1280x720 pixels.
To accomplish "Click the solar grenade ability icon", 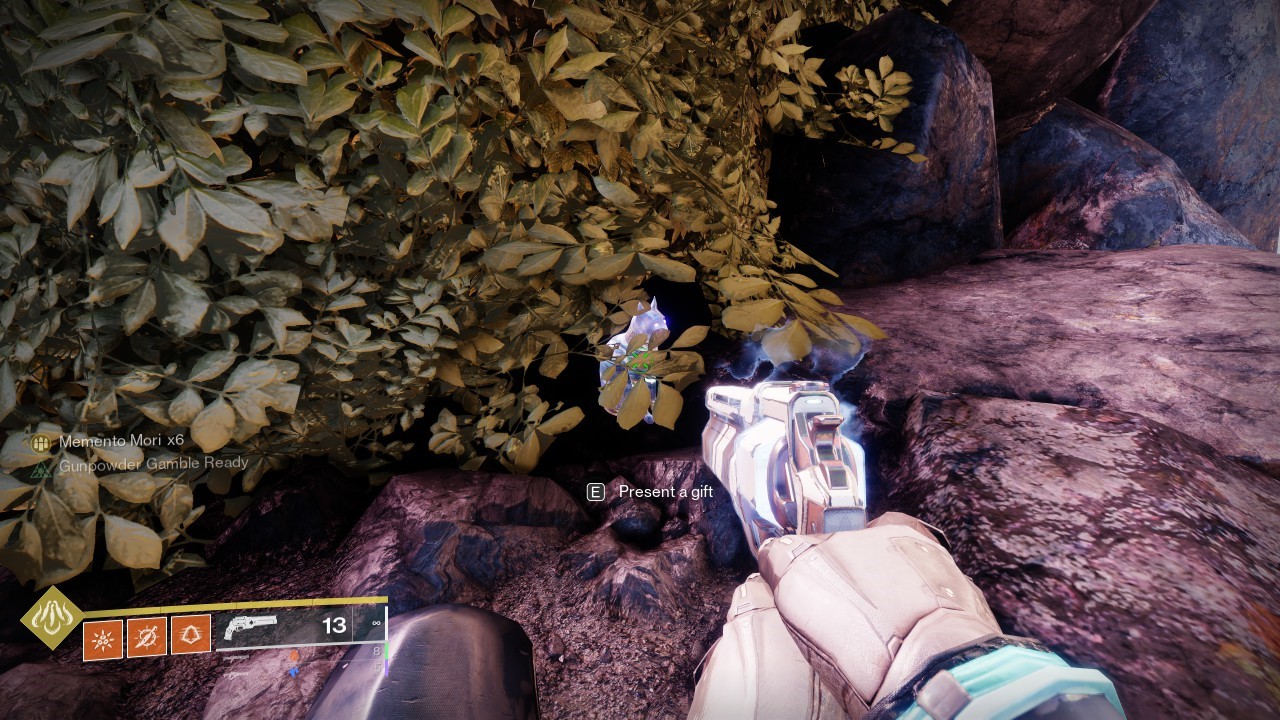I will (102, 638).
